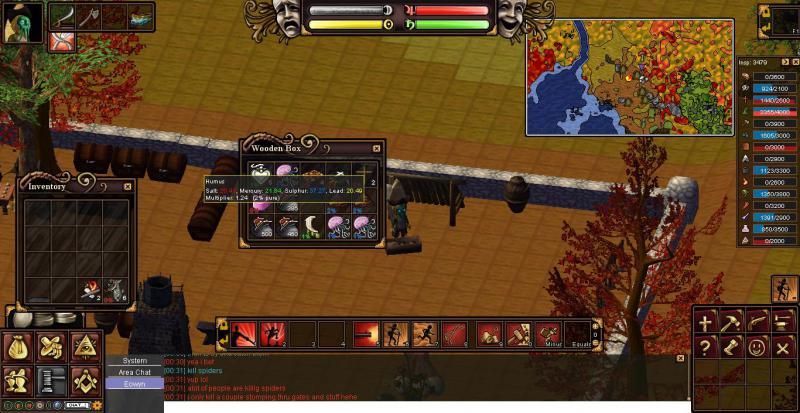Viewport: 800px width, 413px height.
Task: Switch to the Area Chat tab
Action: click(134, 372)
